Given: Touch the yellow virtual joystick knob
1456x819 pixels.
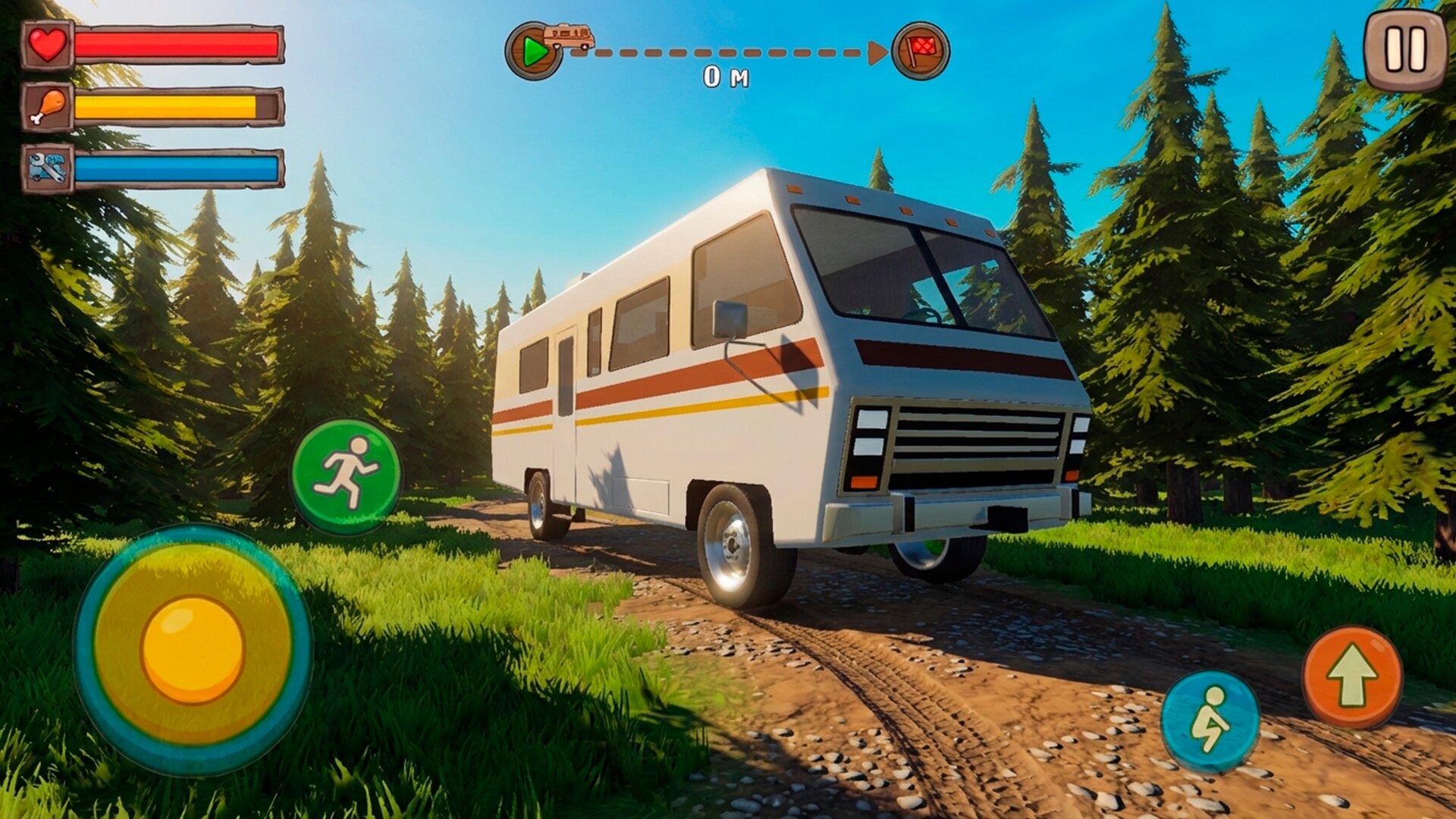Looking at the screenshot, I should [x=193, y=649].
